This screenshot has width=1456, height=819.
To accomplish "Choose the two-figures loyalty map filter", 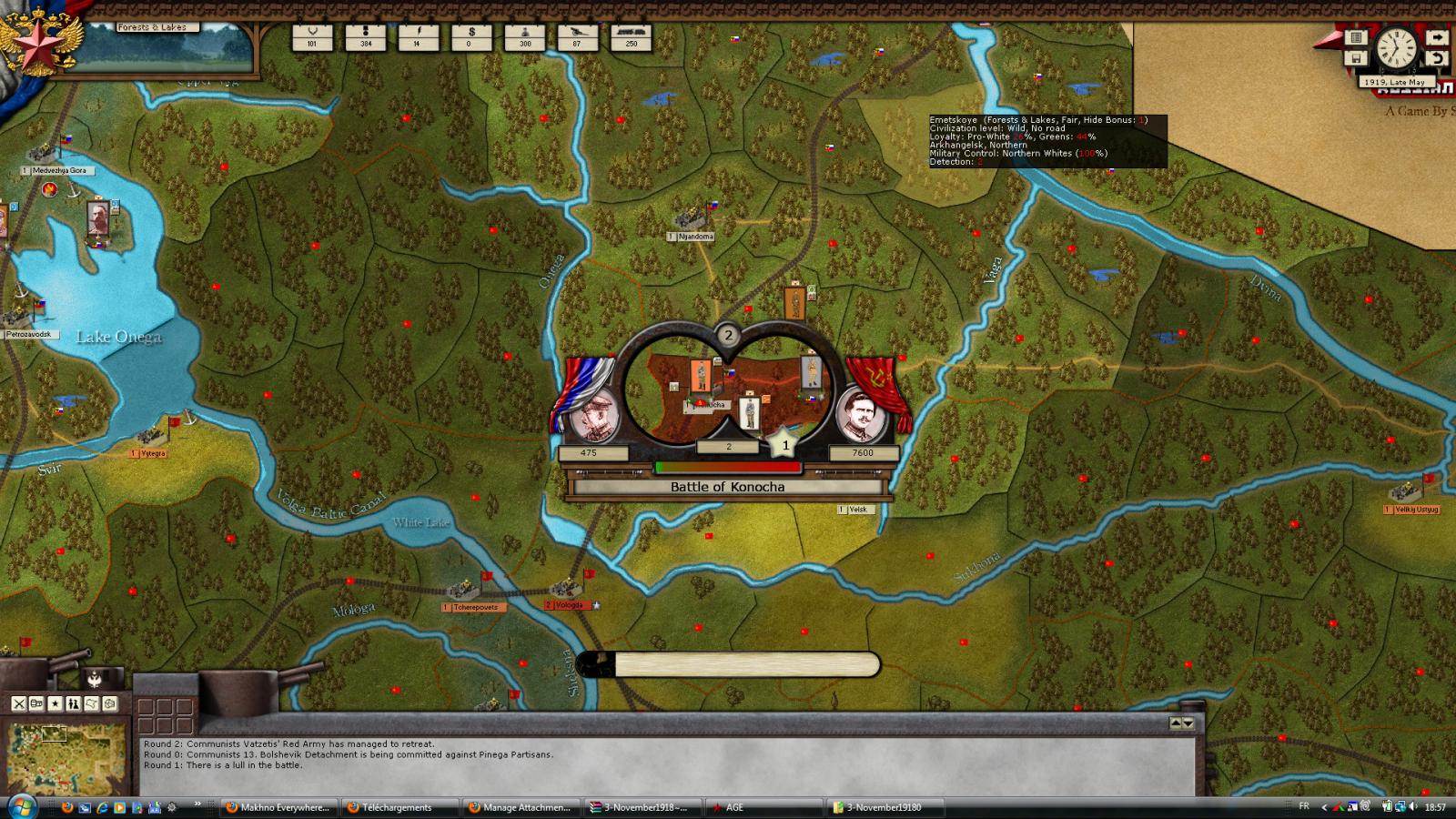I will coord(74,703).
